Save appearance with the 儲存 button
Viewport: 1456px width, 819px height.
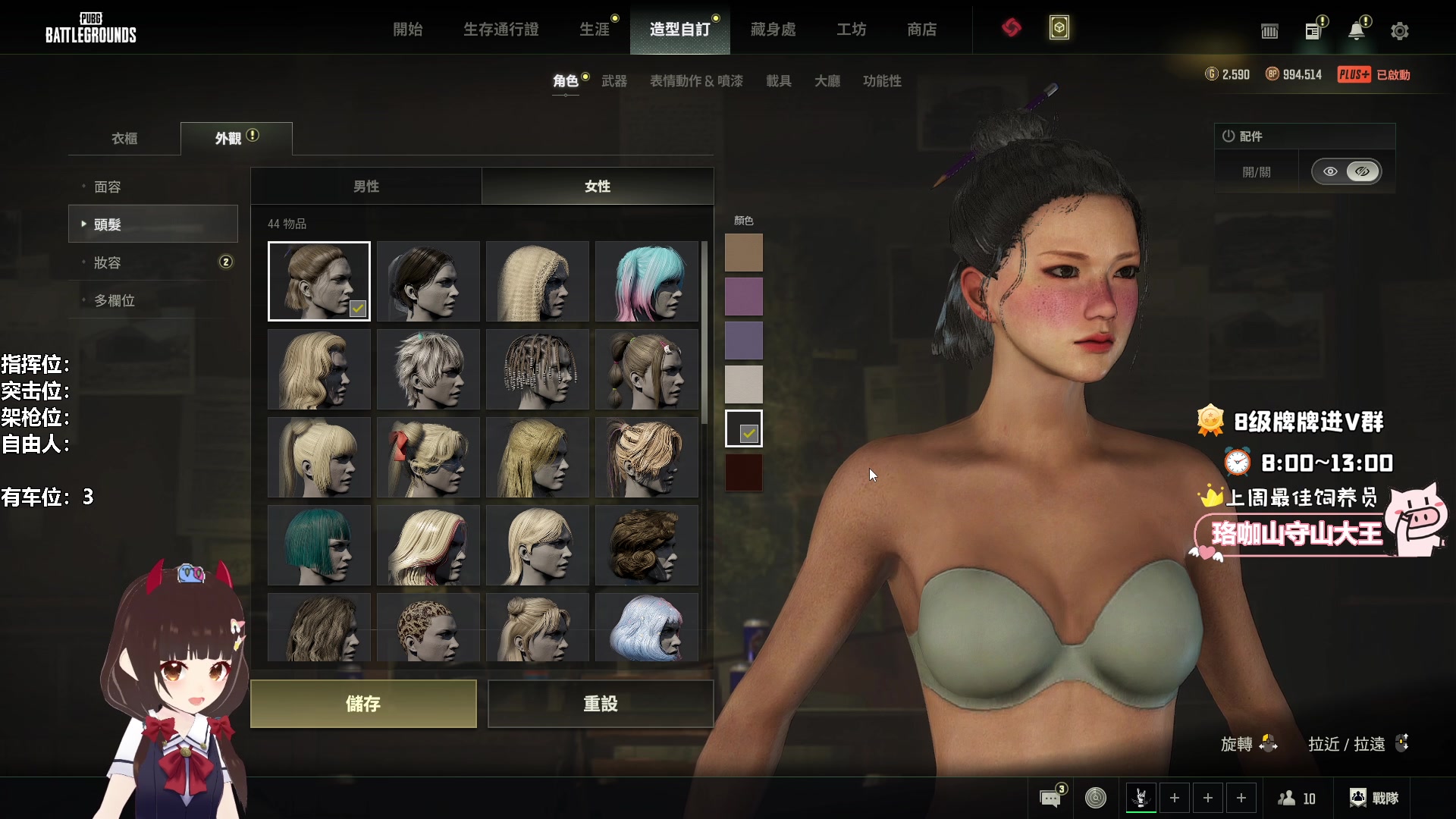pos(363,704)
